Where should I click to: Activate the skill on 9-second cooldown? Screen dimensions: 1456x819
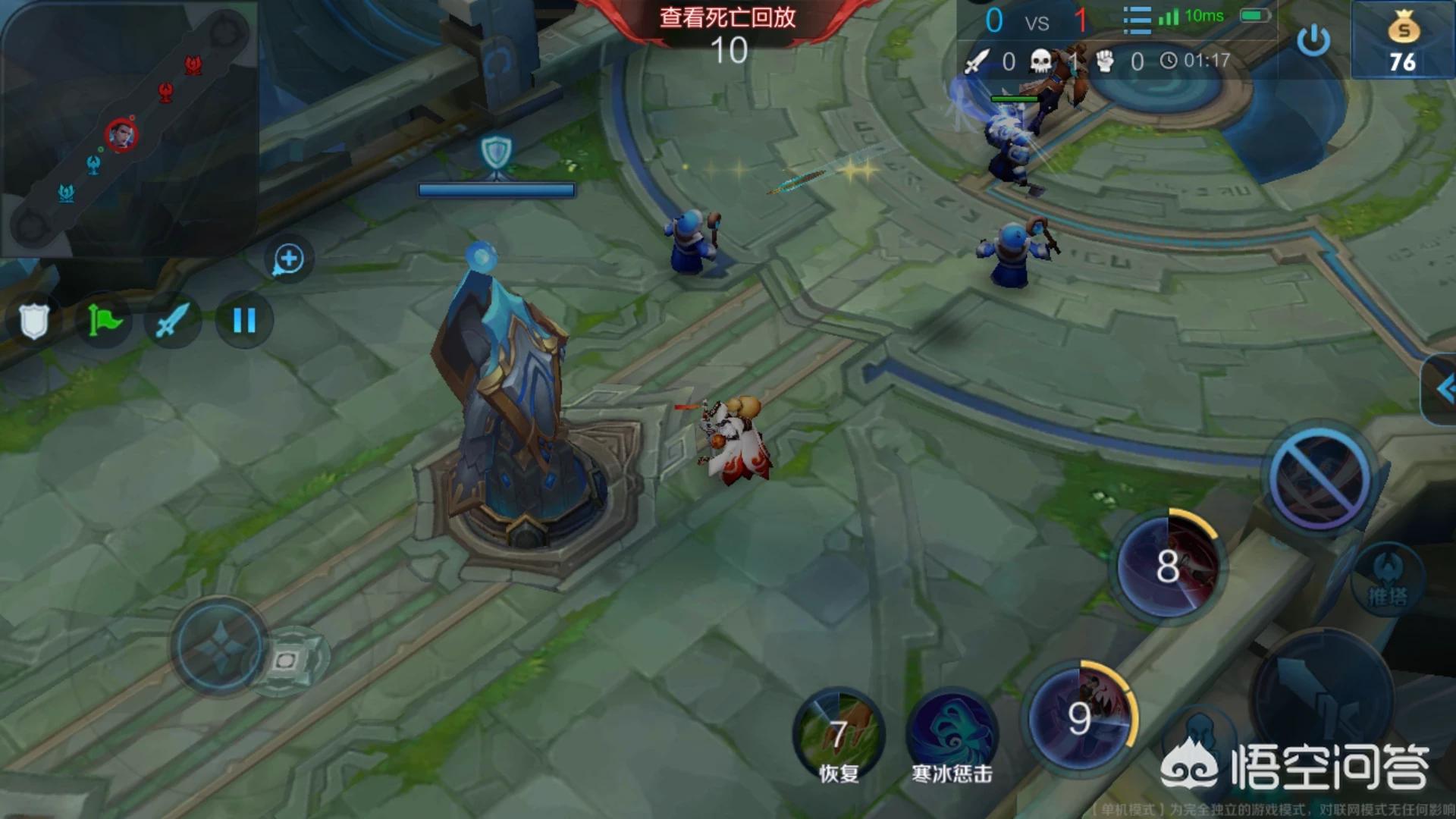[x=1080, y=717]
